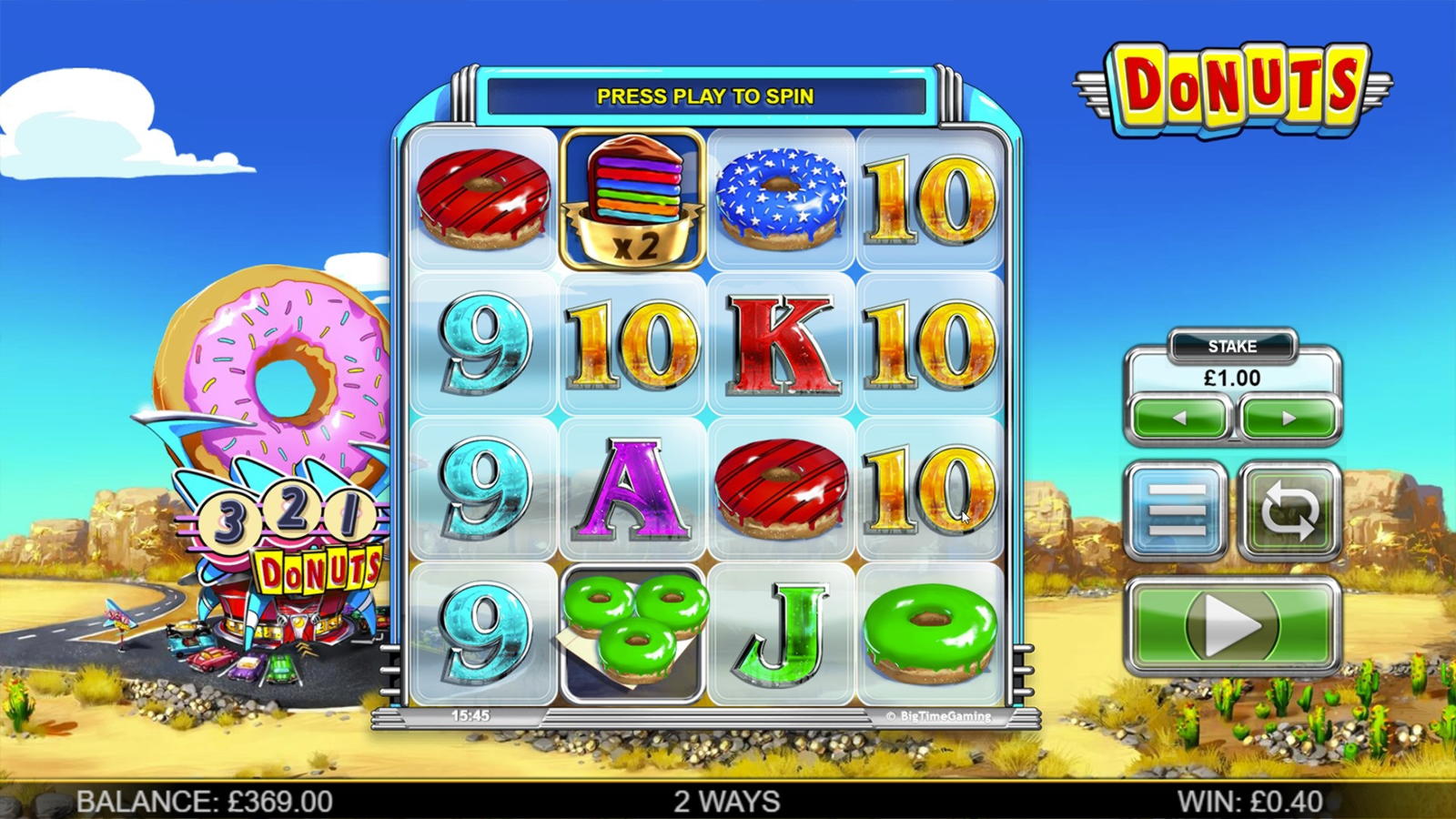Decrease the stake with the left arrow
1456x819 pixels.
(x=1179, y=419)
